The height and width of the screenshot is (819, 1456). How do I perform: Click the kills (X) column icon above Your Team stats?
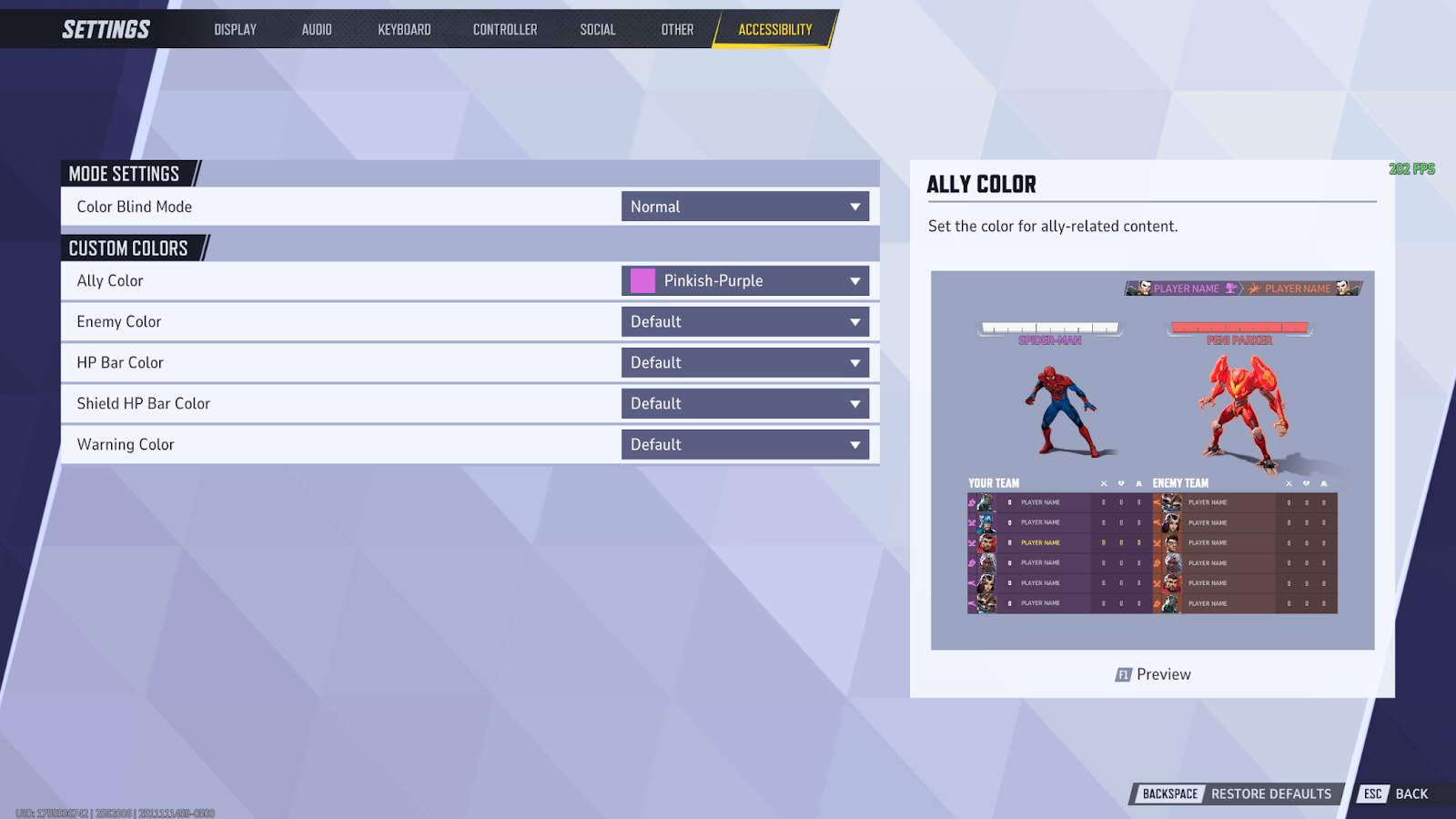[x=1104, y=483]
